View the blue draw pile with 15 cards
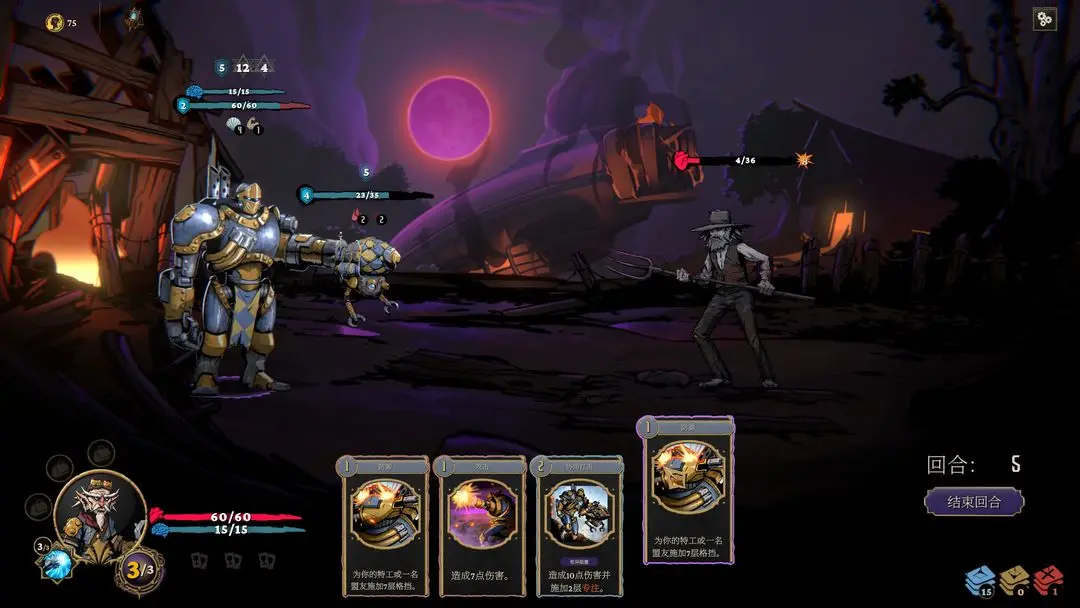Screen dimensions: 1080x608 [x=979, y=580]
